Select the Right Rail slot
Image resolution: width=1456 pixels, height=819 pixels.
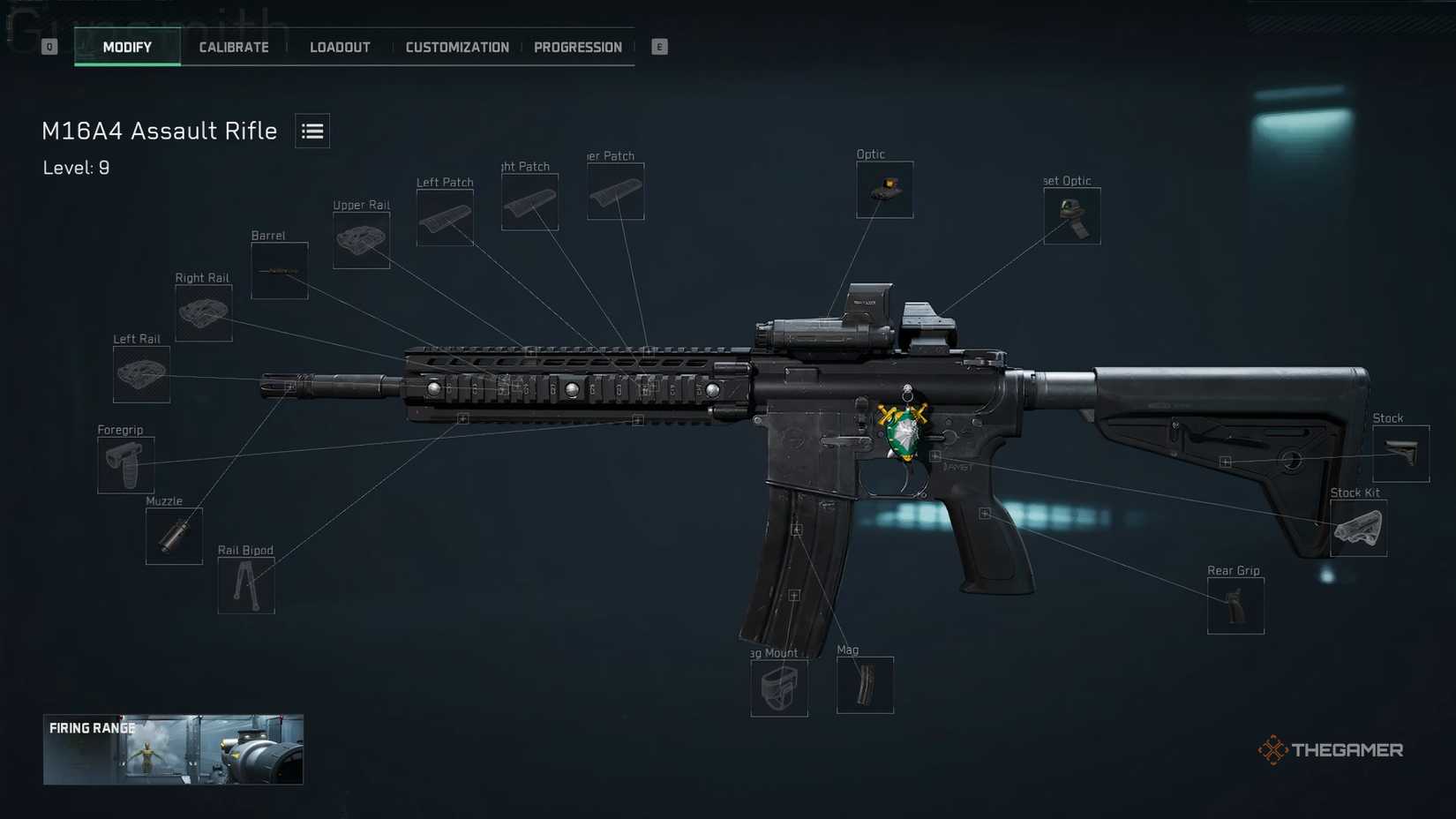pyautogui.click(x=204, y=313)
